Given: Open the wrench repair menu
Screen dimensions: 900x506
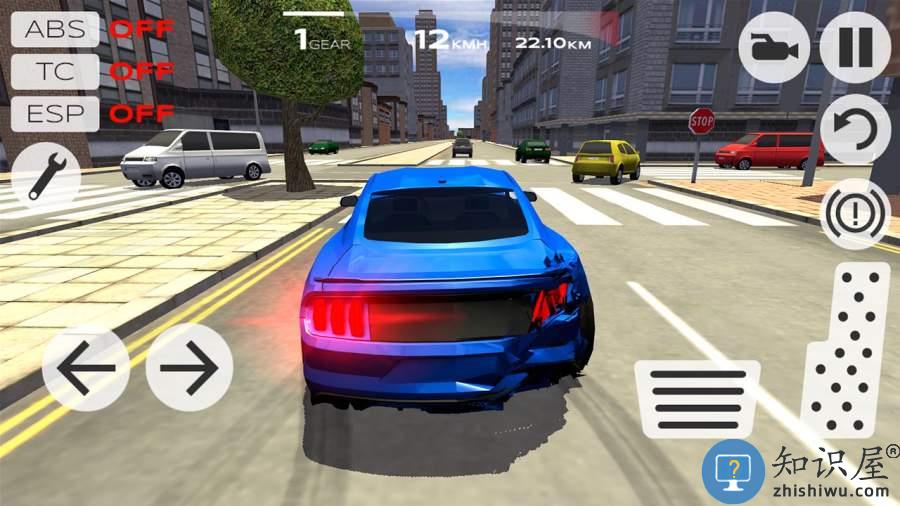Looking at the screenshot, I should click(x=46, y=172).
